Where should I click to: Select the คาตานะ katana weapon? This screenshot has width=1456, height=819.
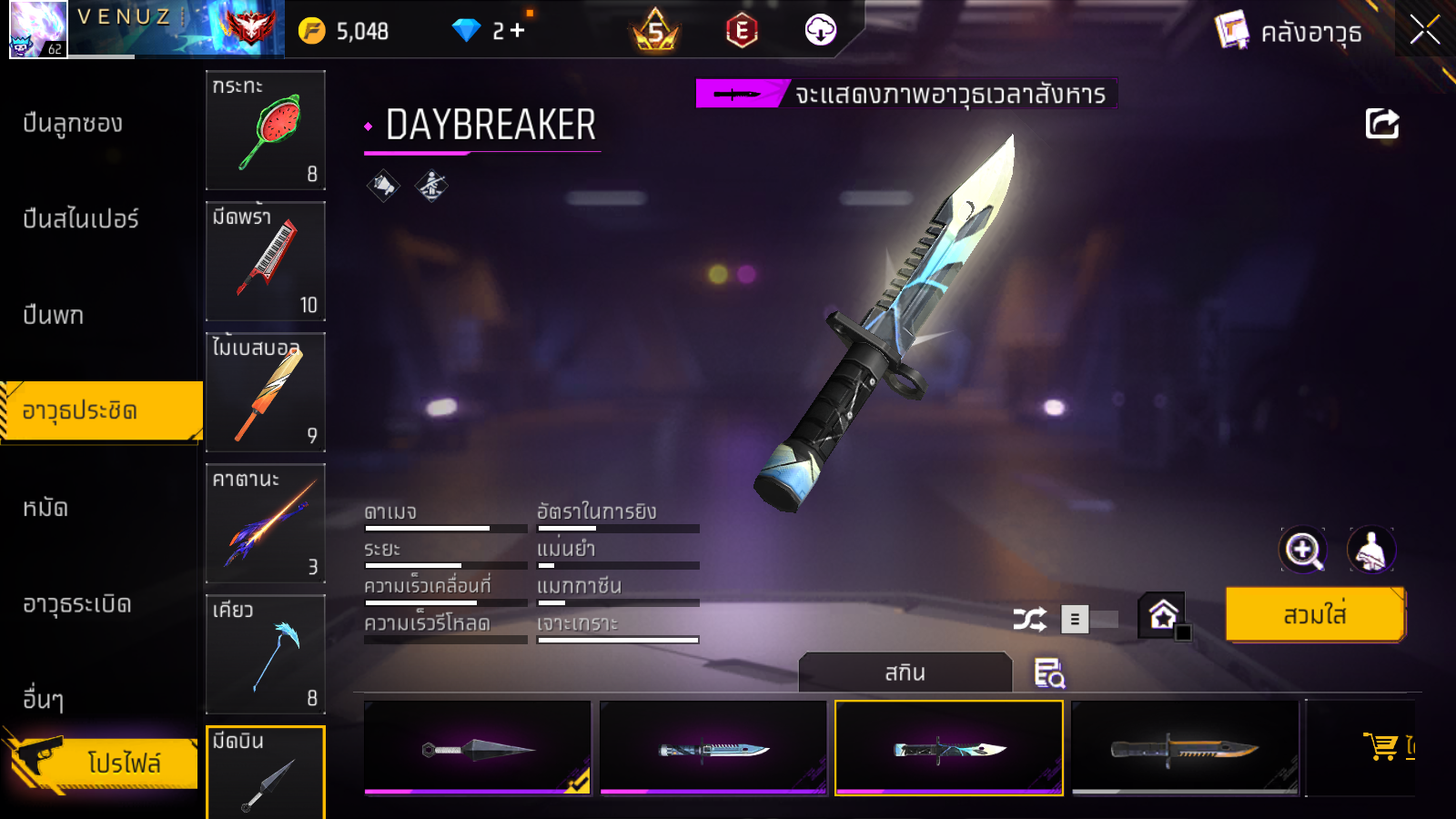[x=266, y=523]
